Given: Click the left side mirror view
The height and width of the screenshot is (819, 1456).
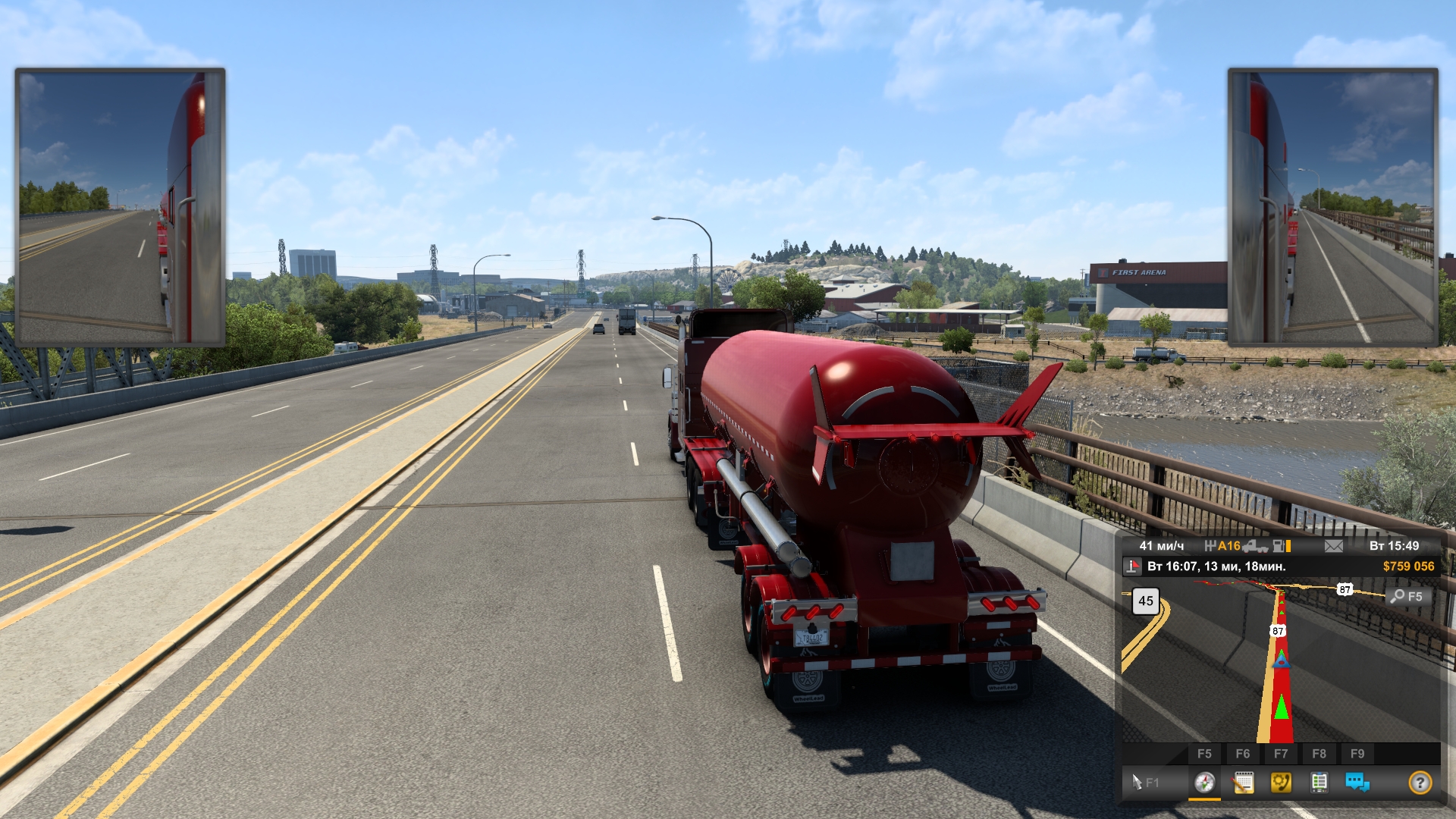Looking at the screenshot, I should pos(120,207).
